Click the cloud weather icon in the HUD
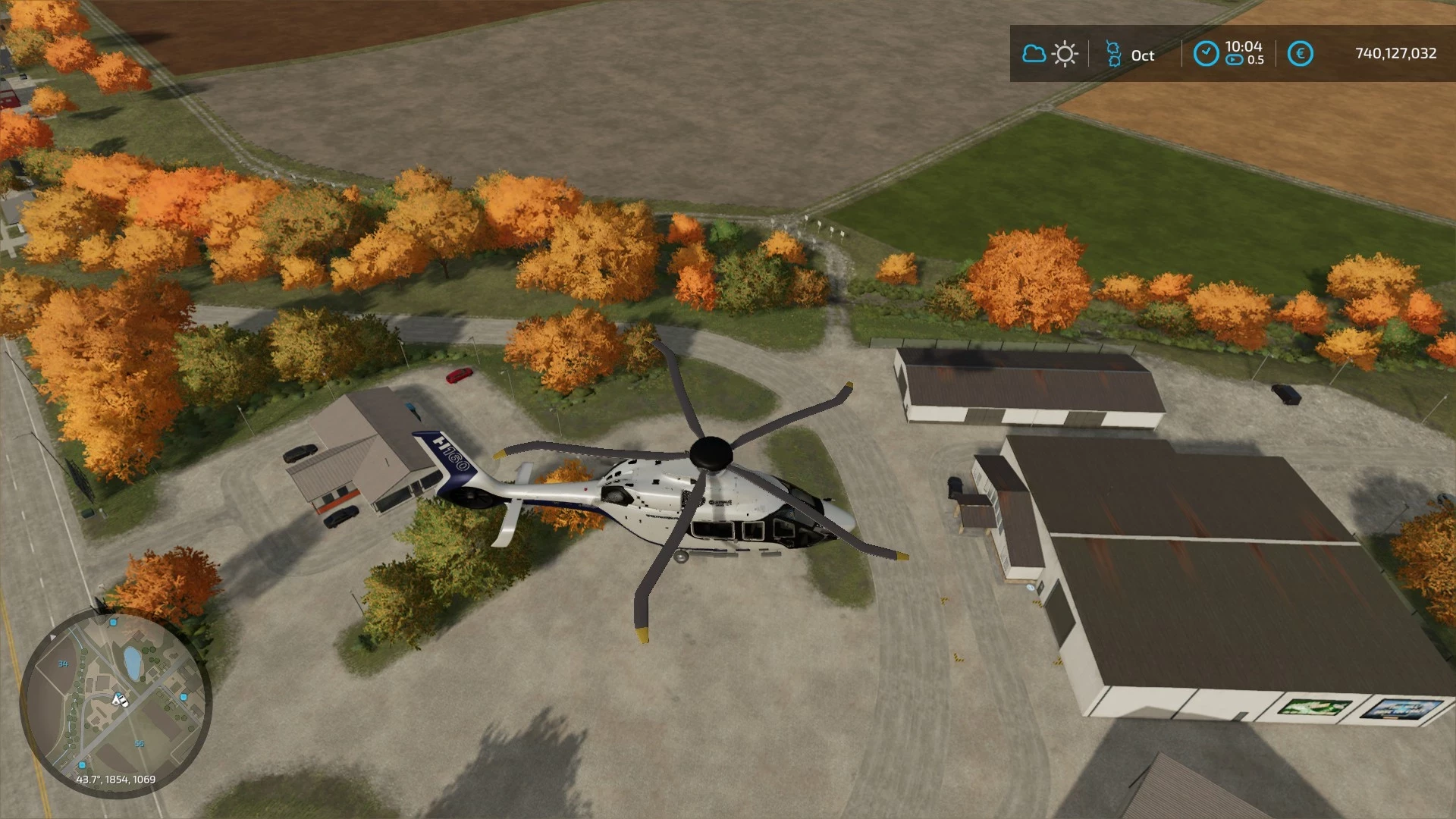This screenshot has height=819, width=1456. pos(1034,53)
